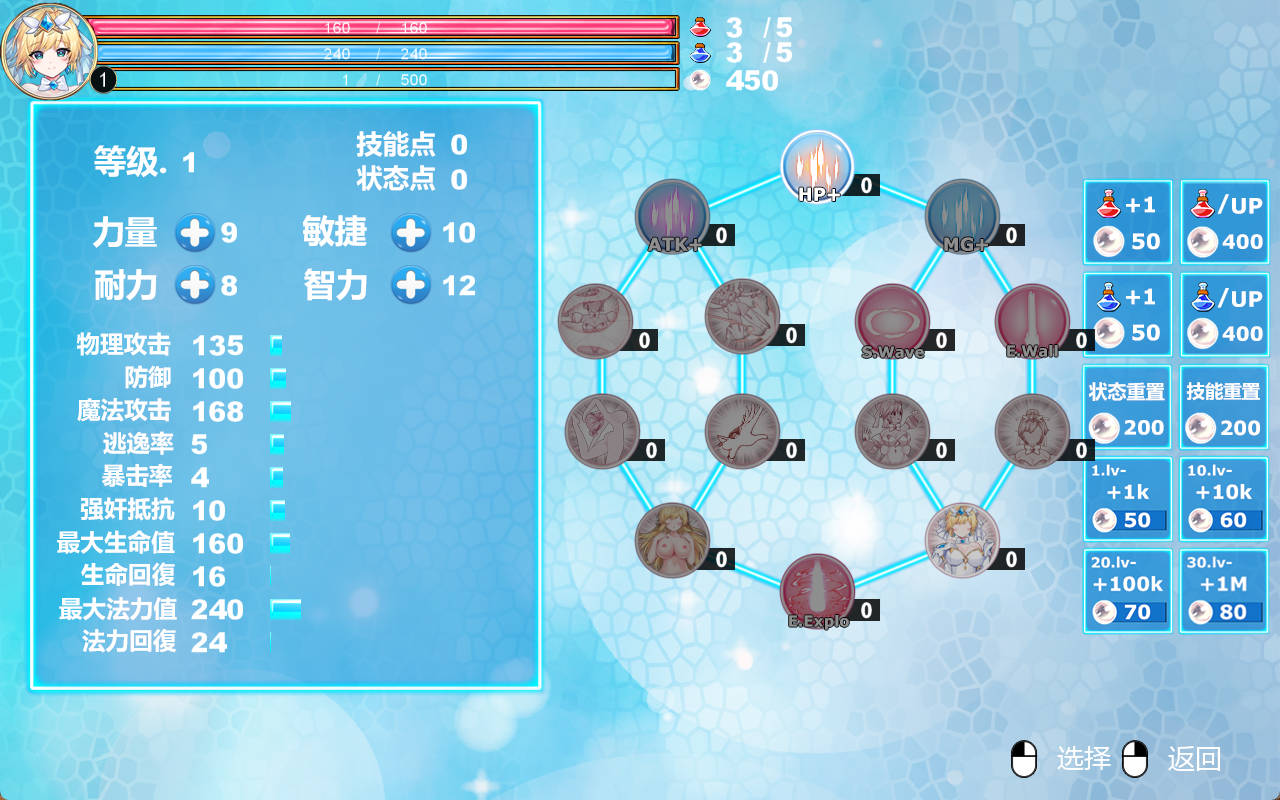Click the 状态重置 reset button
Screen dimensions: 1280x800
click(x=1127, y=407)
